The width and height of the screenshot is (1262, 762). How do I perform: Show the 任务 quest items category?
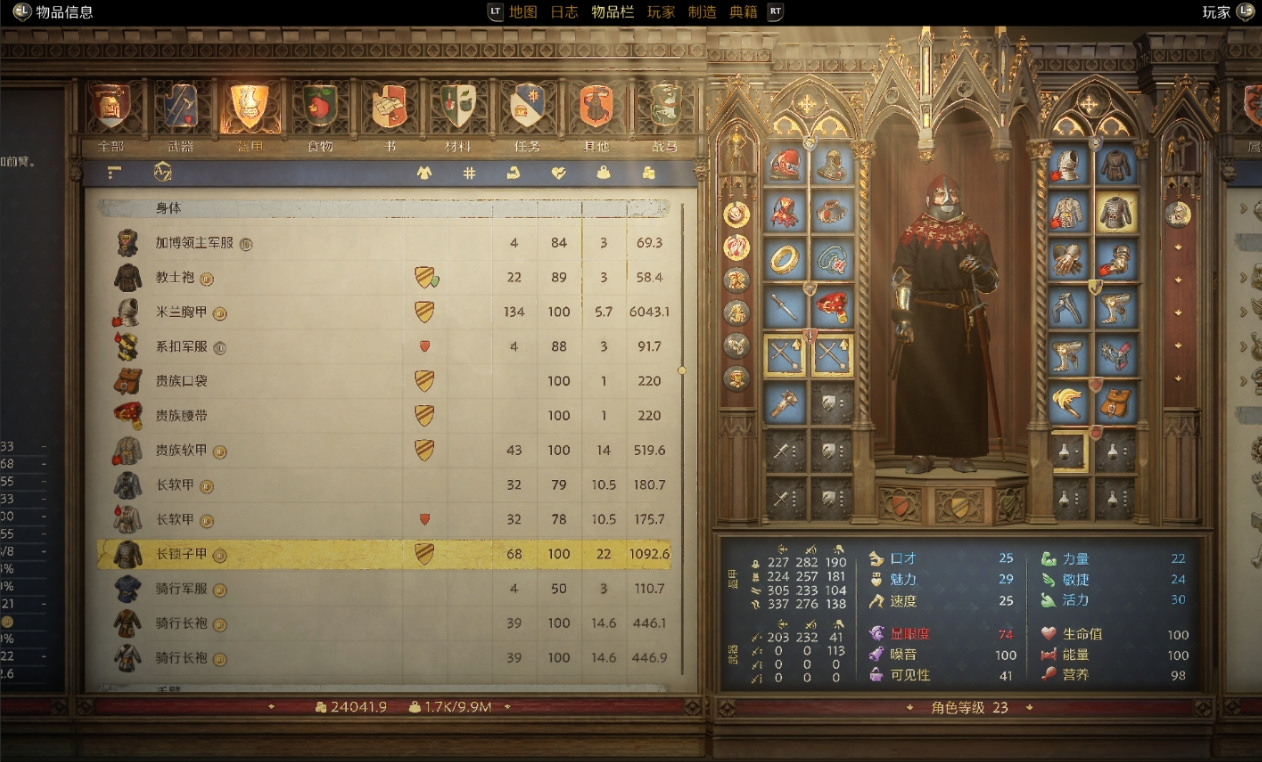pos(527,107)
